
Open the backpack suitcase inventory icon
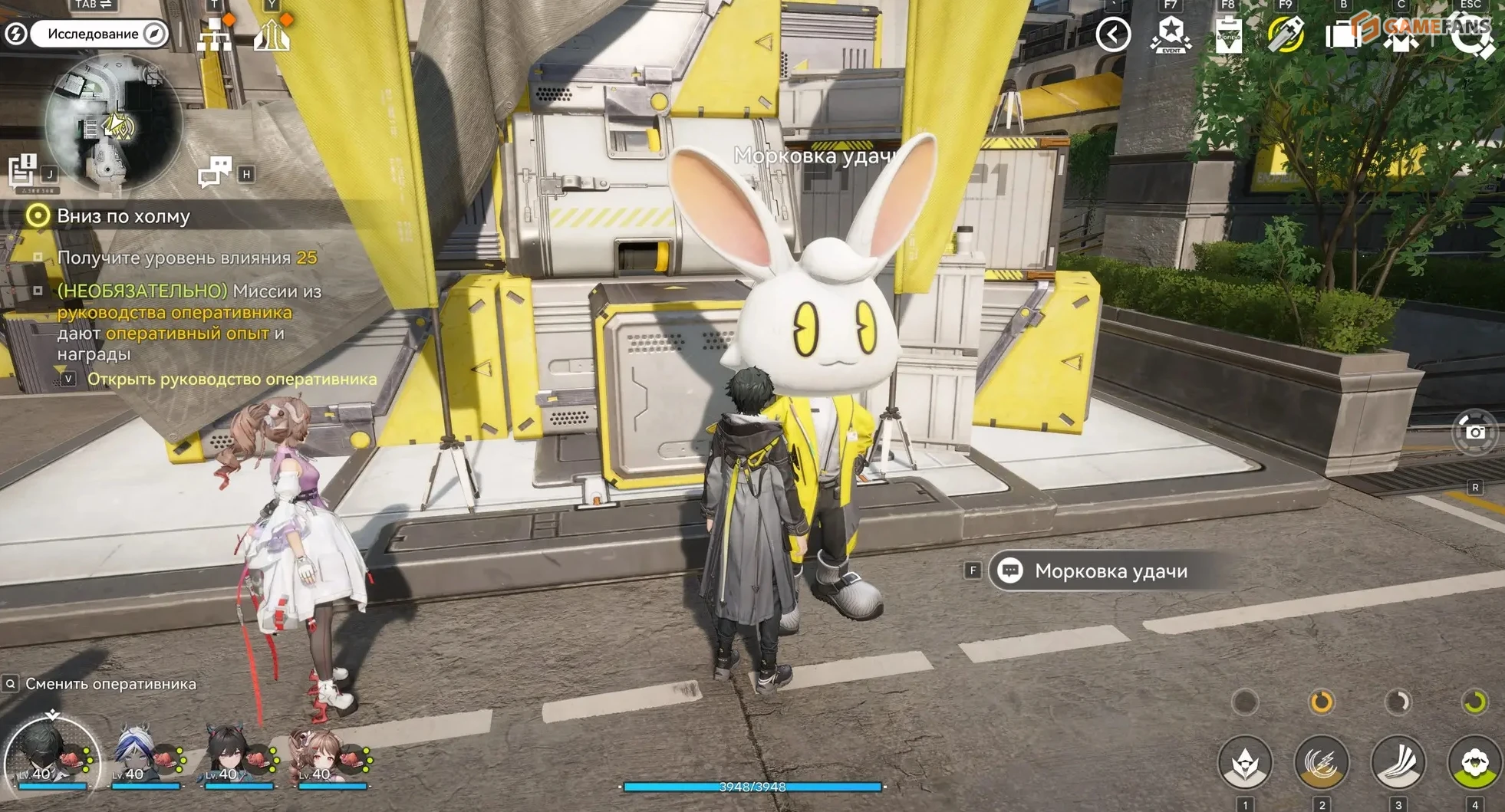click(x=1342, y=35)
